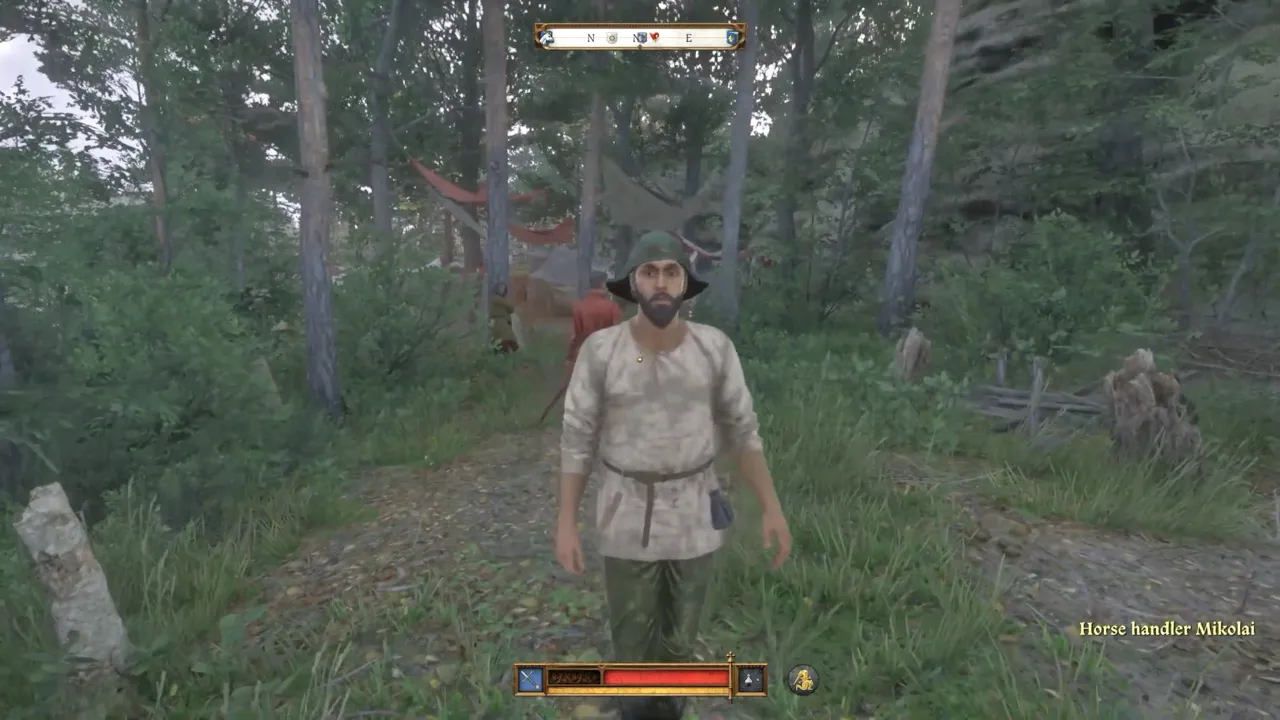
Task: Click the potion flask icon
Action: point(751,679)
